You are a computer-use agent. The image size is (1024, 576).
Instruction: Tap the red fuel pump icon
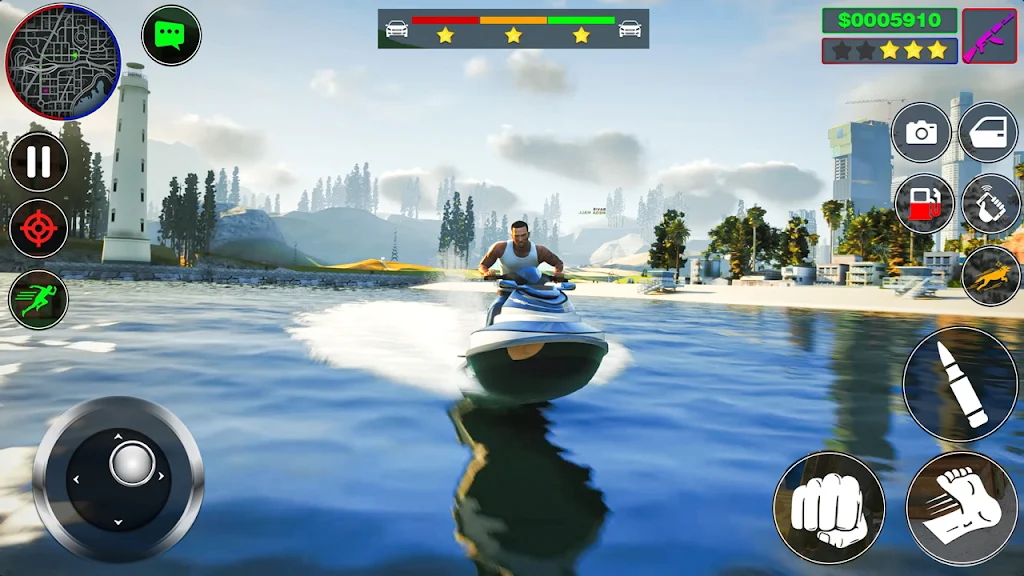921,203
